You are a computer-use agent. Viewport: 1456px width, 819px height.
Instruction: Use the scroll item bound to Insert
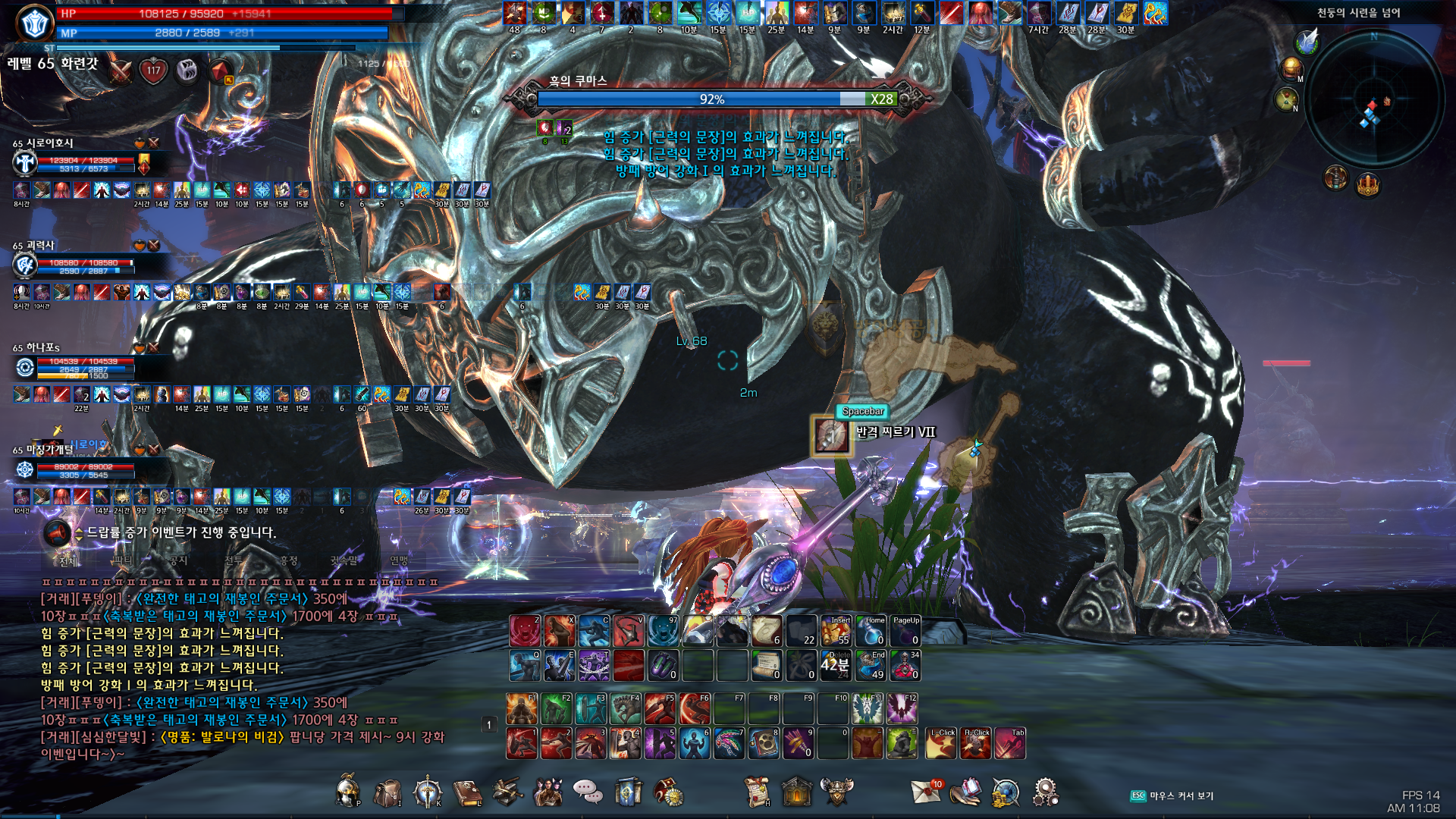[x=836, y=631]
